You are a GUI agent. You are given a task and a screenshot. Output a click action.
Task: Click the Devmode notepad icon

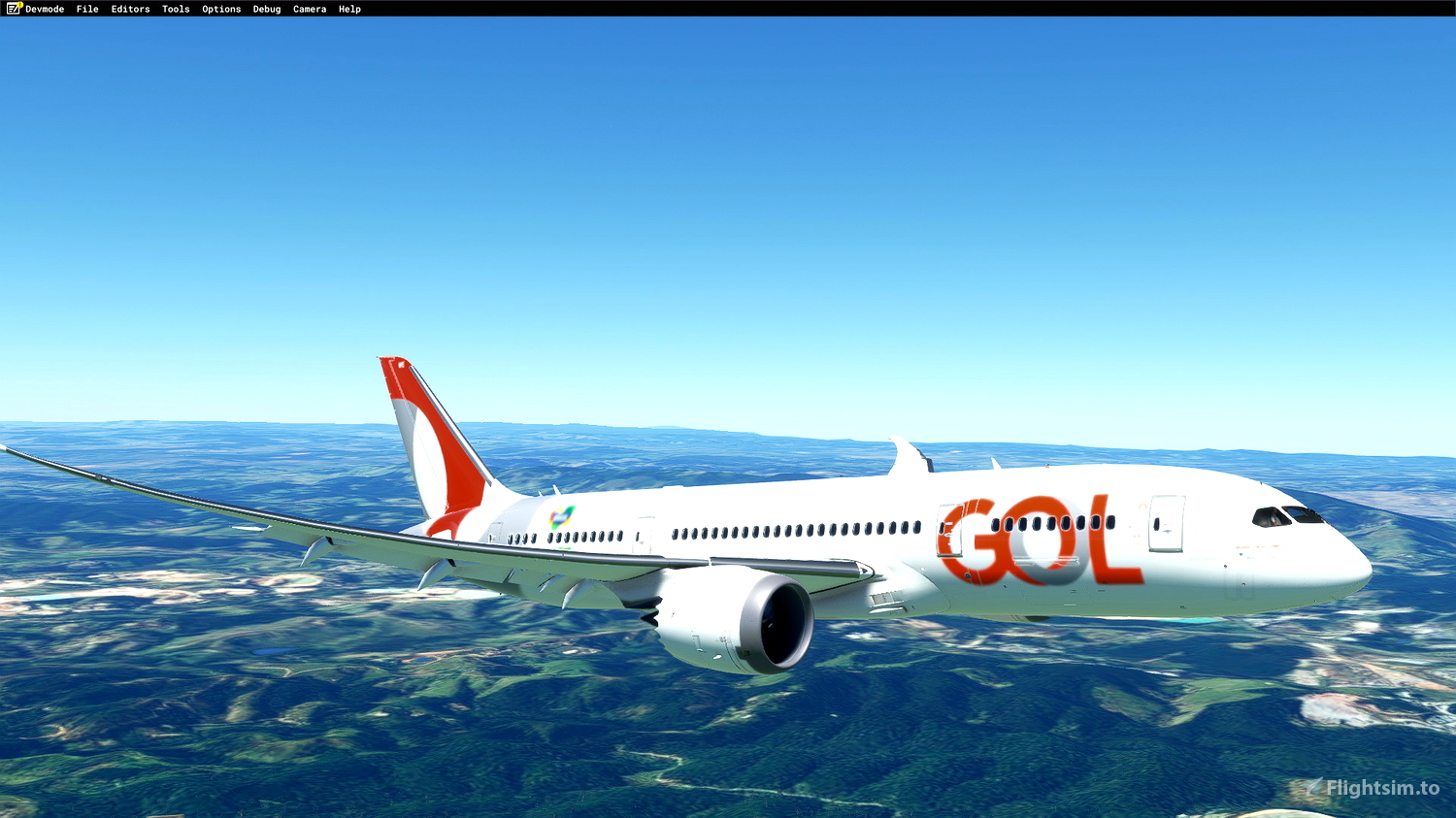(x=12, y=9)
